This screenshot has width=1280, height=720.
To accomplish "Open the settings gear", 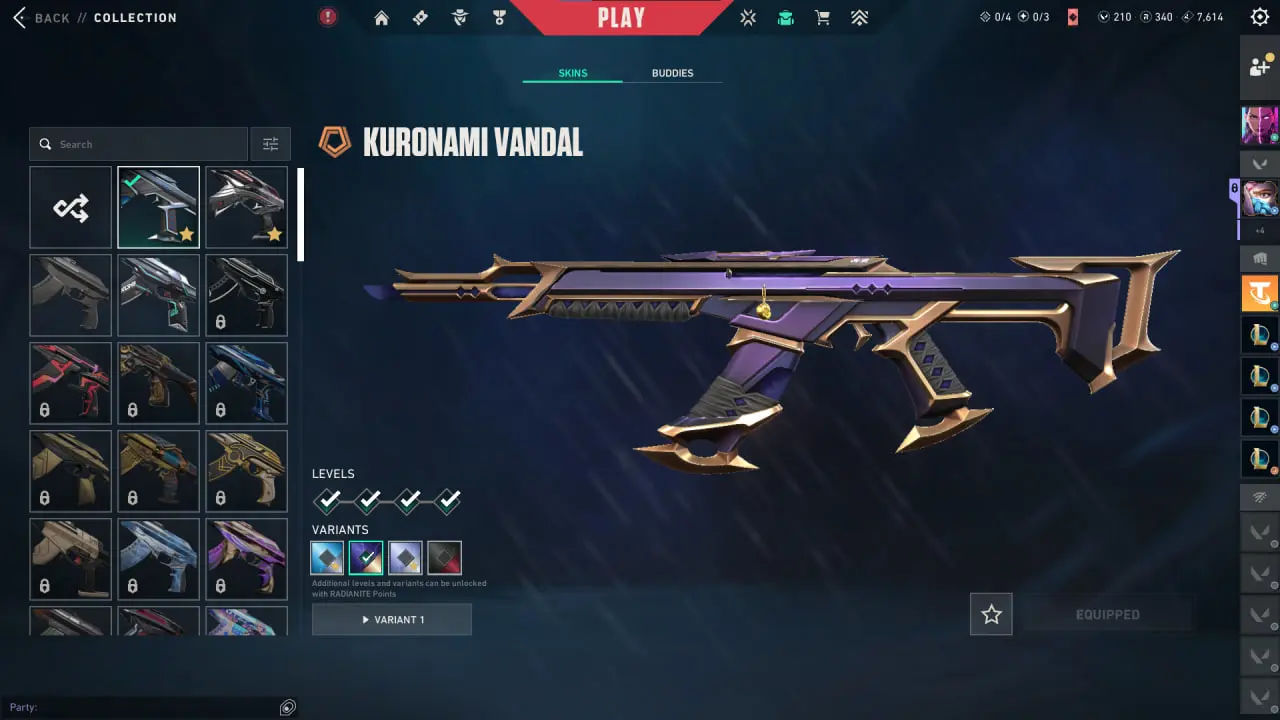I will pos(1260,17).
